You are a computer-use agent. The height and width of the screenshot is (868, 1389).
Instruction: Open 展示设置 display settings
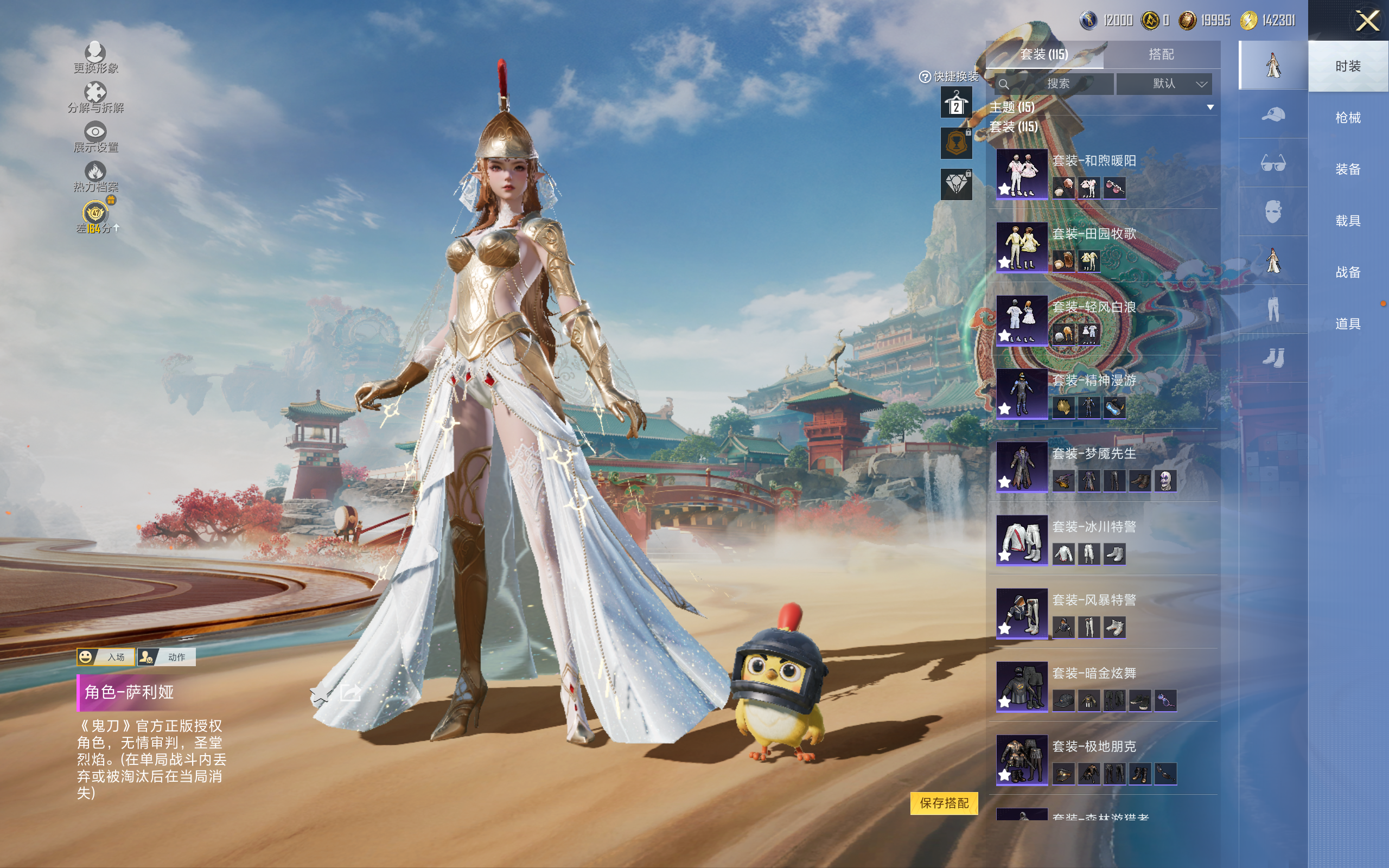point(95,137)
